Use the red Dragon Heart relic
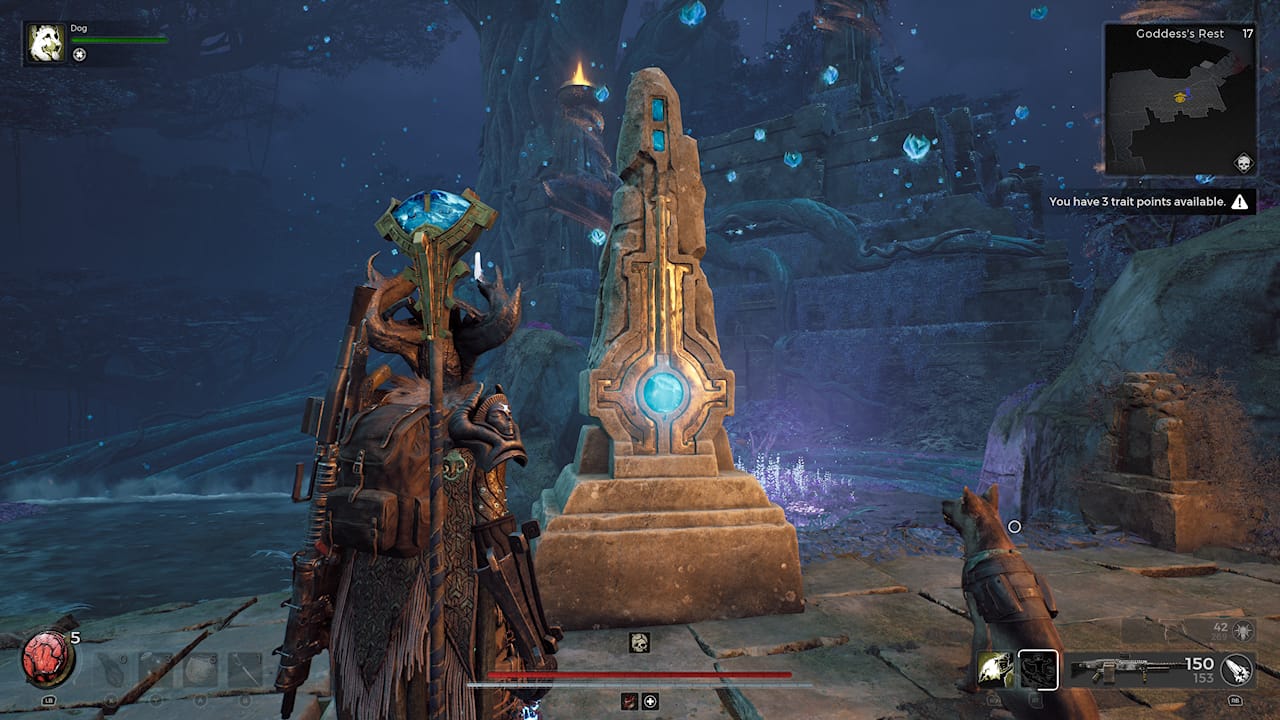Screen dimensions: 1280x720 46,659
